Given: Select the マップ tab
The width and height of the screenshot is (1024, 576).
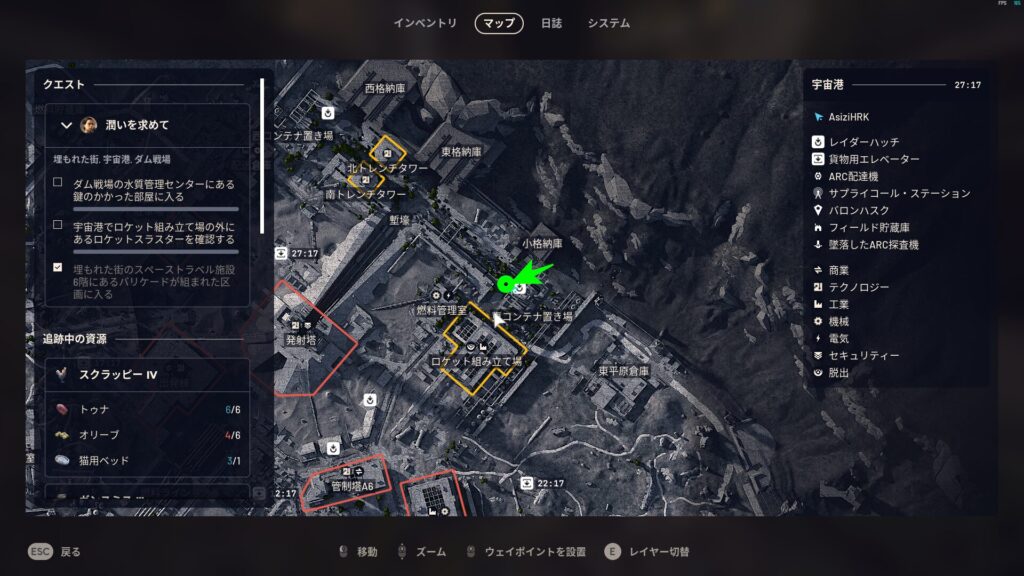Looking at the screenshot, I should [499, 23].
